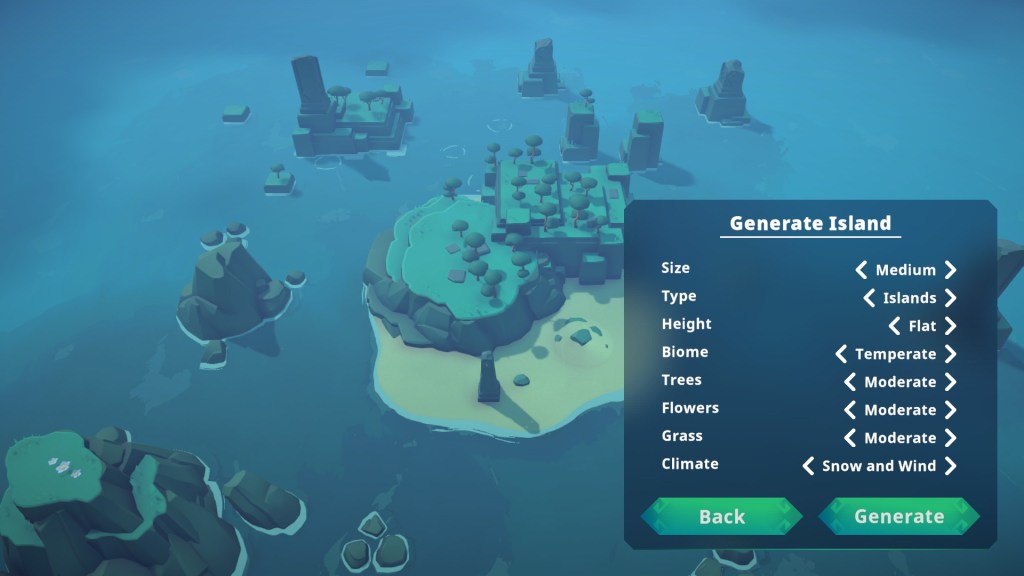Change Climate to the next option
Screen dimensions: 1024x576
click(951, 466)
